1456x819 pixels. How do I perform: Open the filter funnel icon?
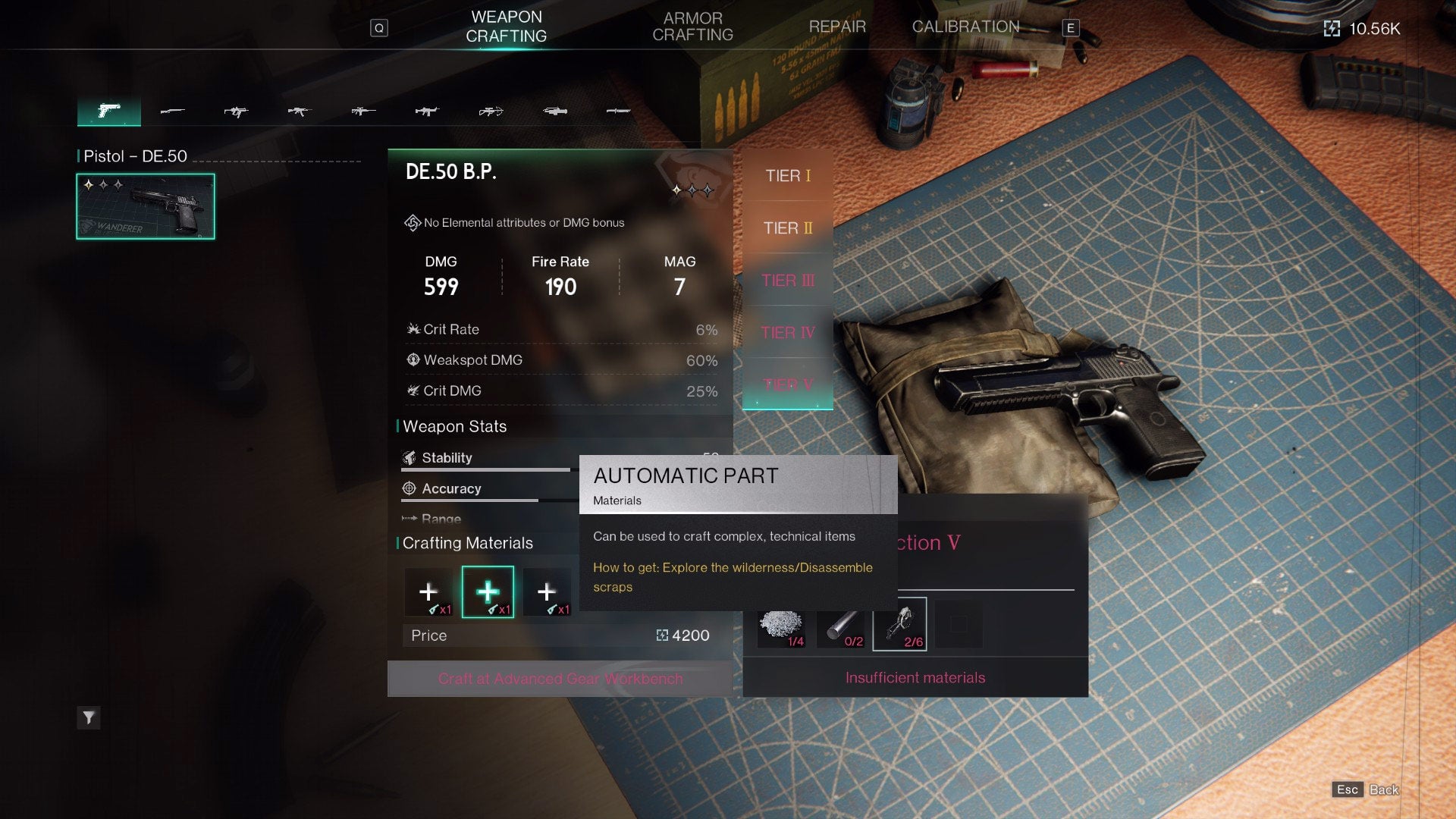click(89, 717)
